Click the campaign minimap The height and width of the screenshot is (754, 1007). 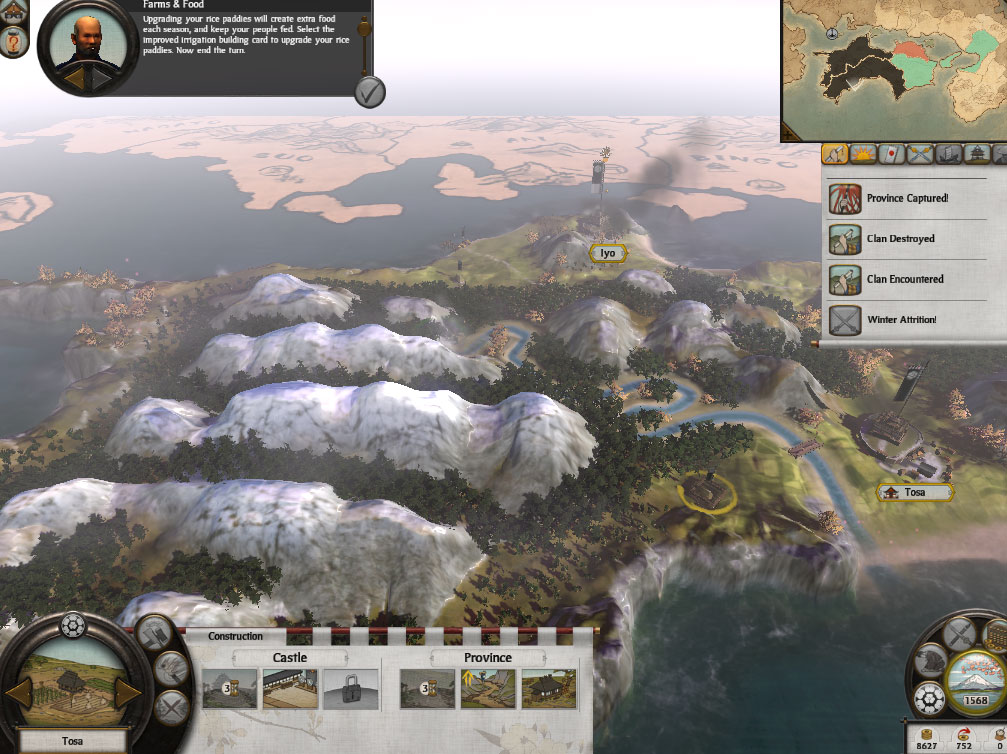click(893, 68)
